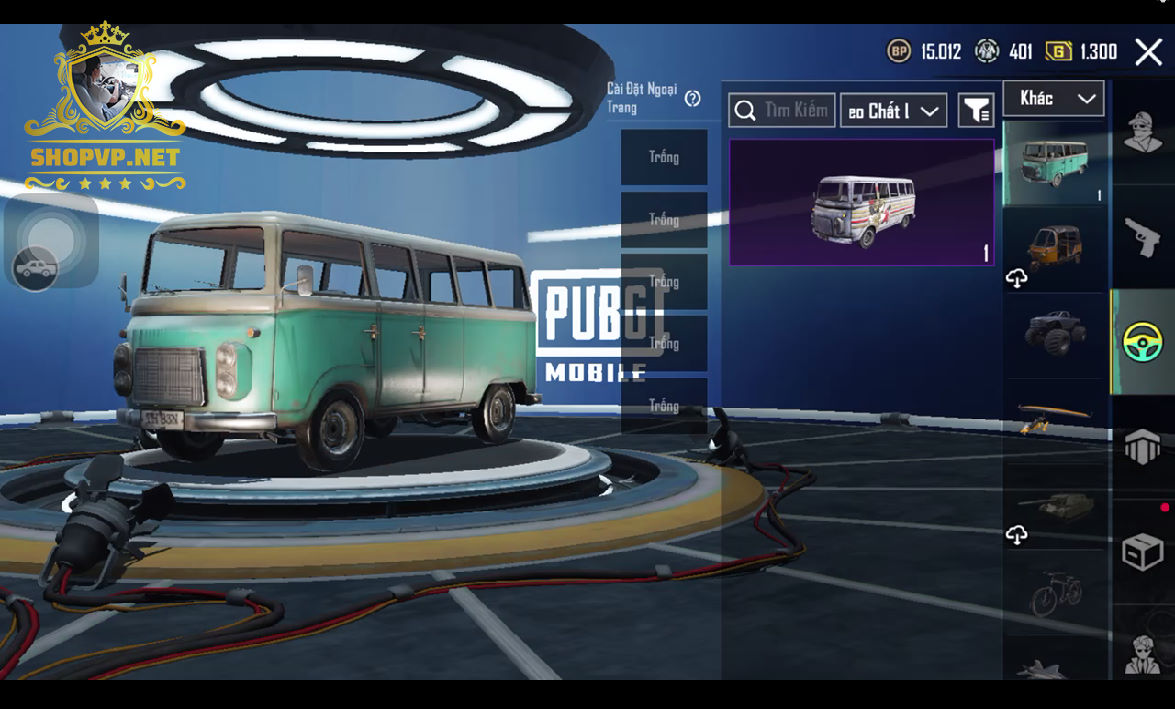
Task: Open the filter options button
Action: (975, 110)
